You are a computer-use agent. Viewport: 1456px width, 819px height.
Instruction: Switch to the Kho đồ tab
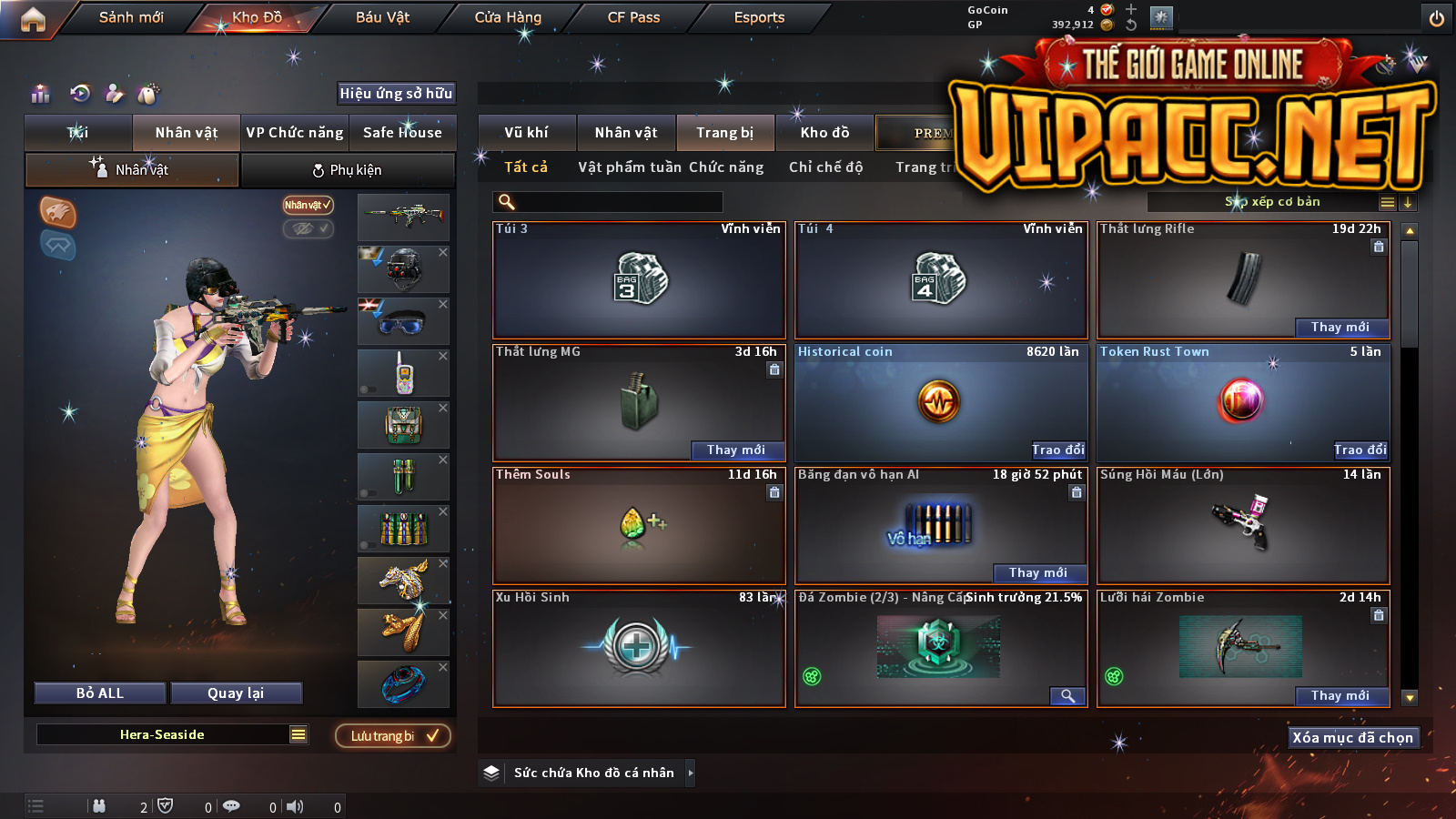[824, 133]
